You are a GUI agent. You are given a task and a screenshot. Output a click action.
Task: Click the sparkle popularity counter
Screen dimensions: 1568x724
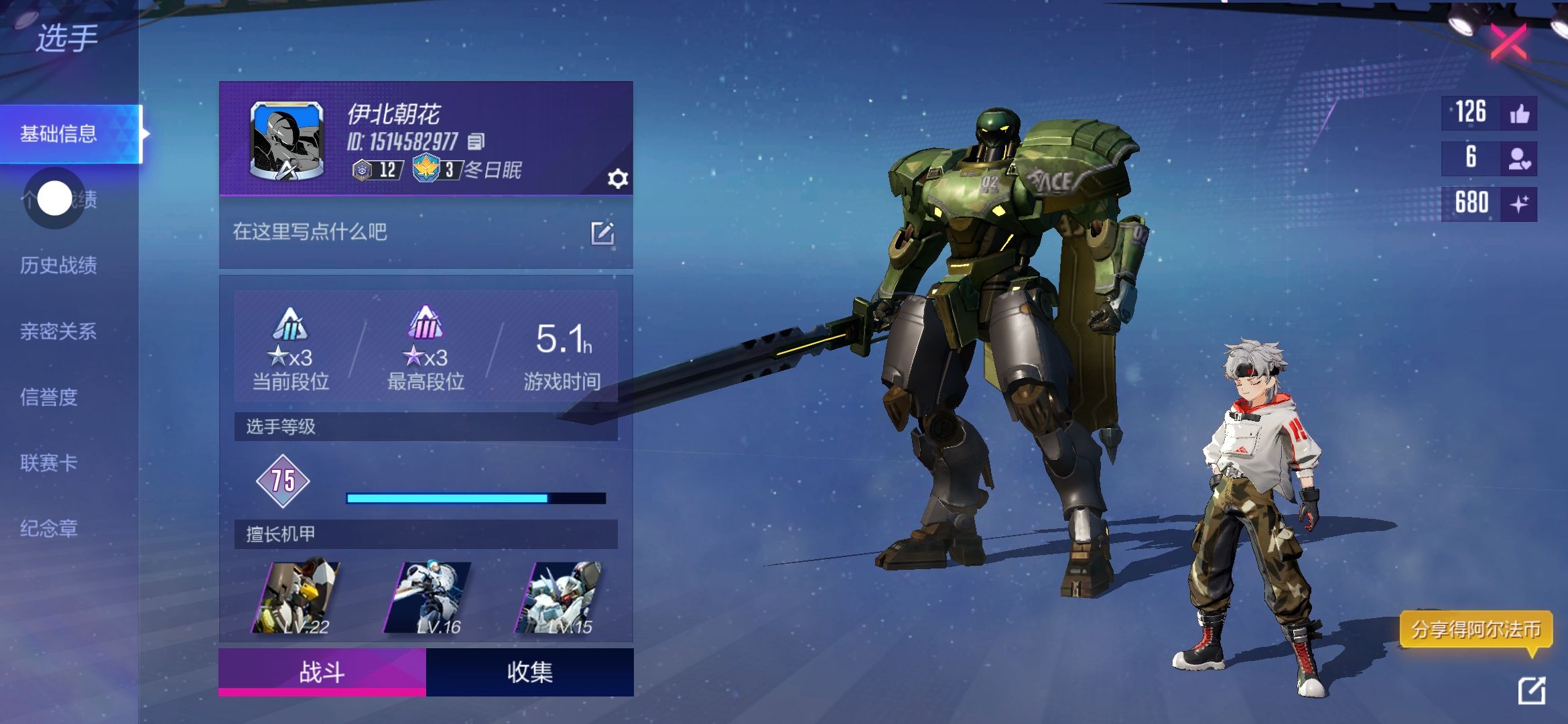1519,203
